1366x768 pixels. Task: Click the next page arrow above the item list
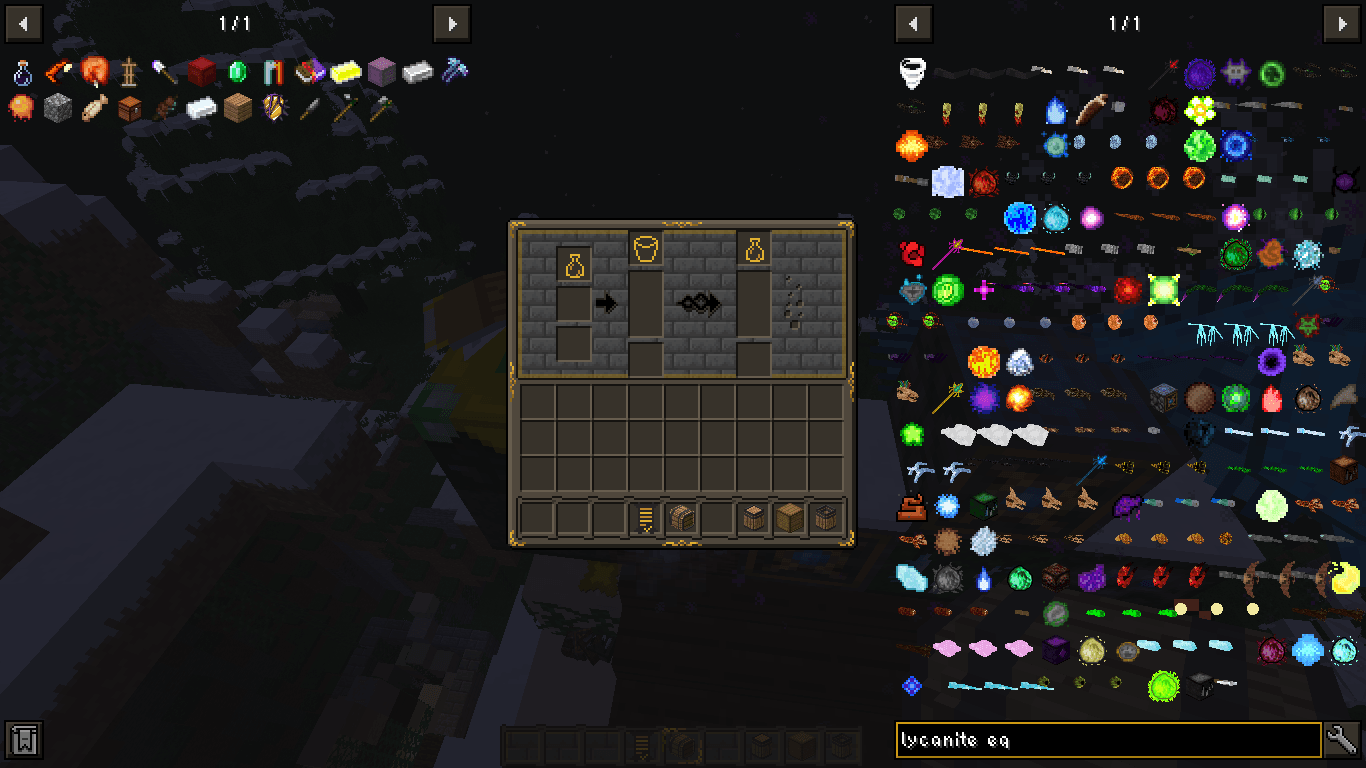[1344, 23]
